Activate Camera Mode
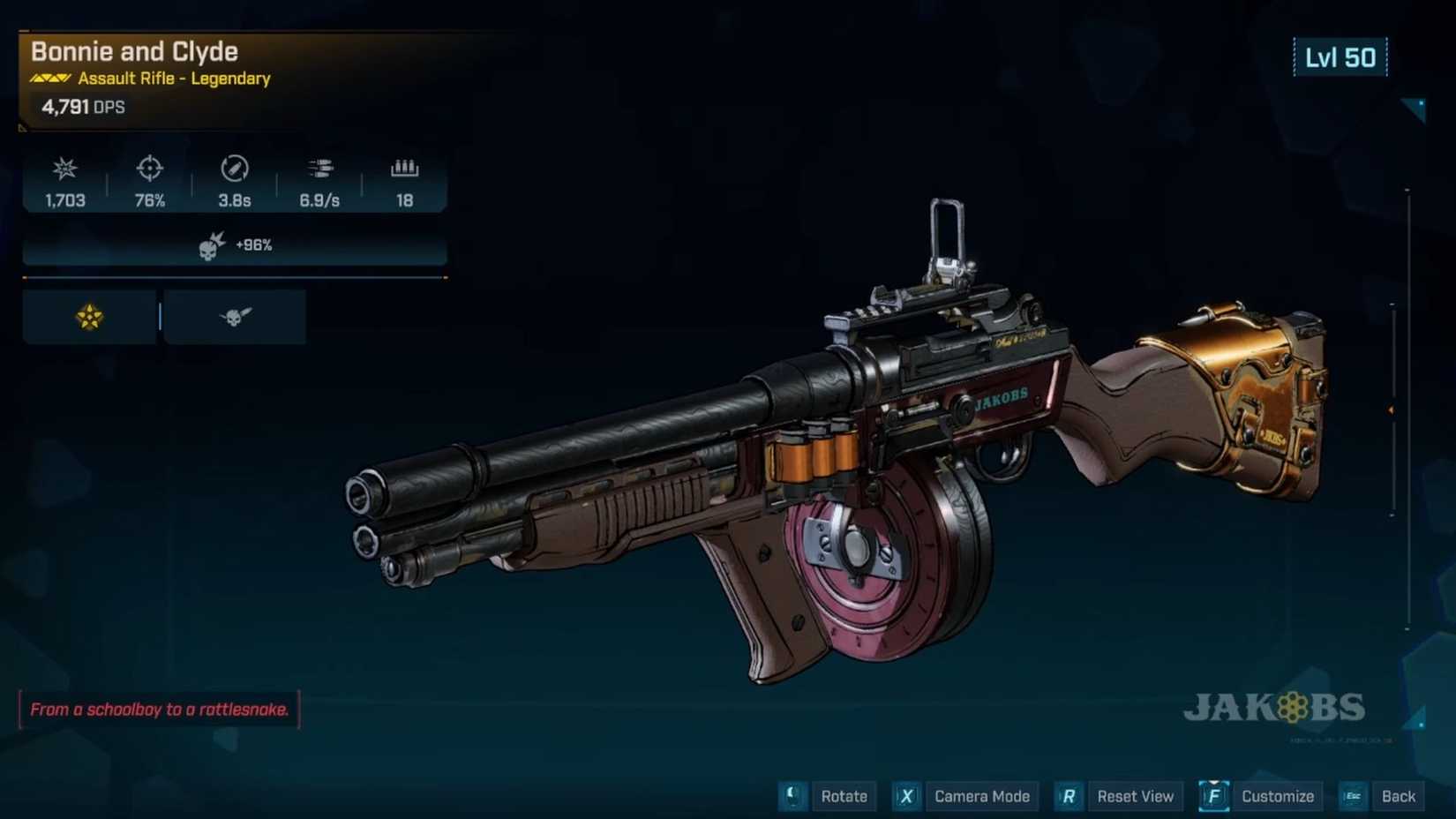1456x819 pixels. point(981,796)
